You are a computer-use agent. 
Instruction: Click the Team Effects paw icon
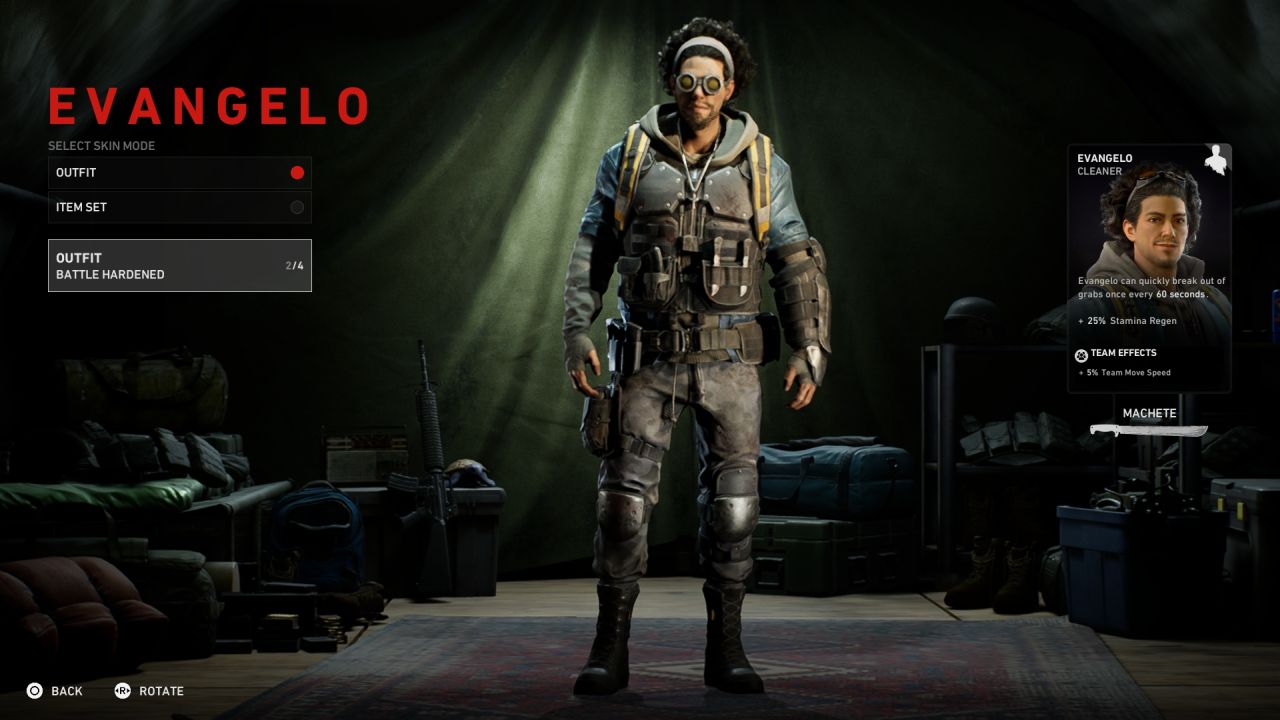pyautogui.click(x=1083, y=352)
